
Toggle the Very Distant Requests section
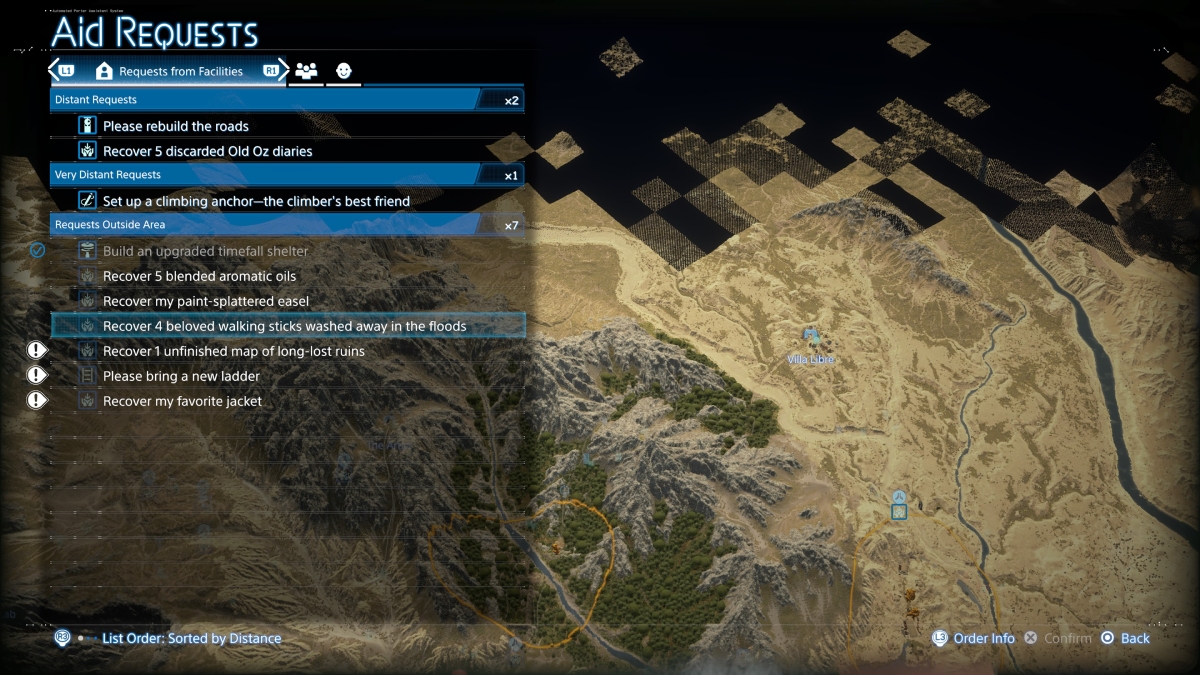point(286,175)
